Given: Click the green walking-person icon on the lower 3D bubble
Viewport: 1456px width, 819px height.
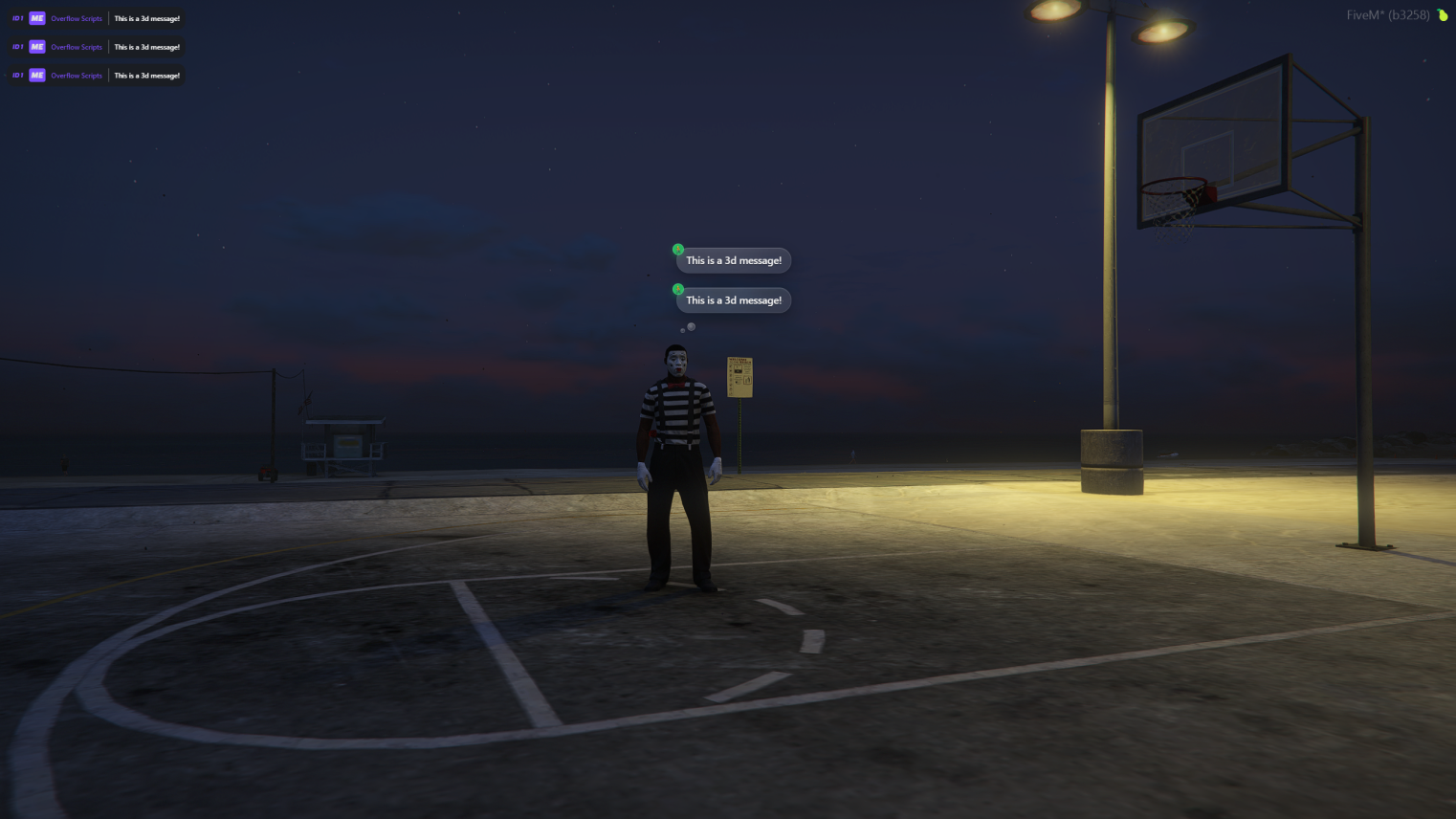Looking at the screenshot, I should tap(679, 289).
